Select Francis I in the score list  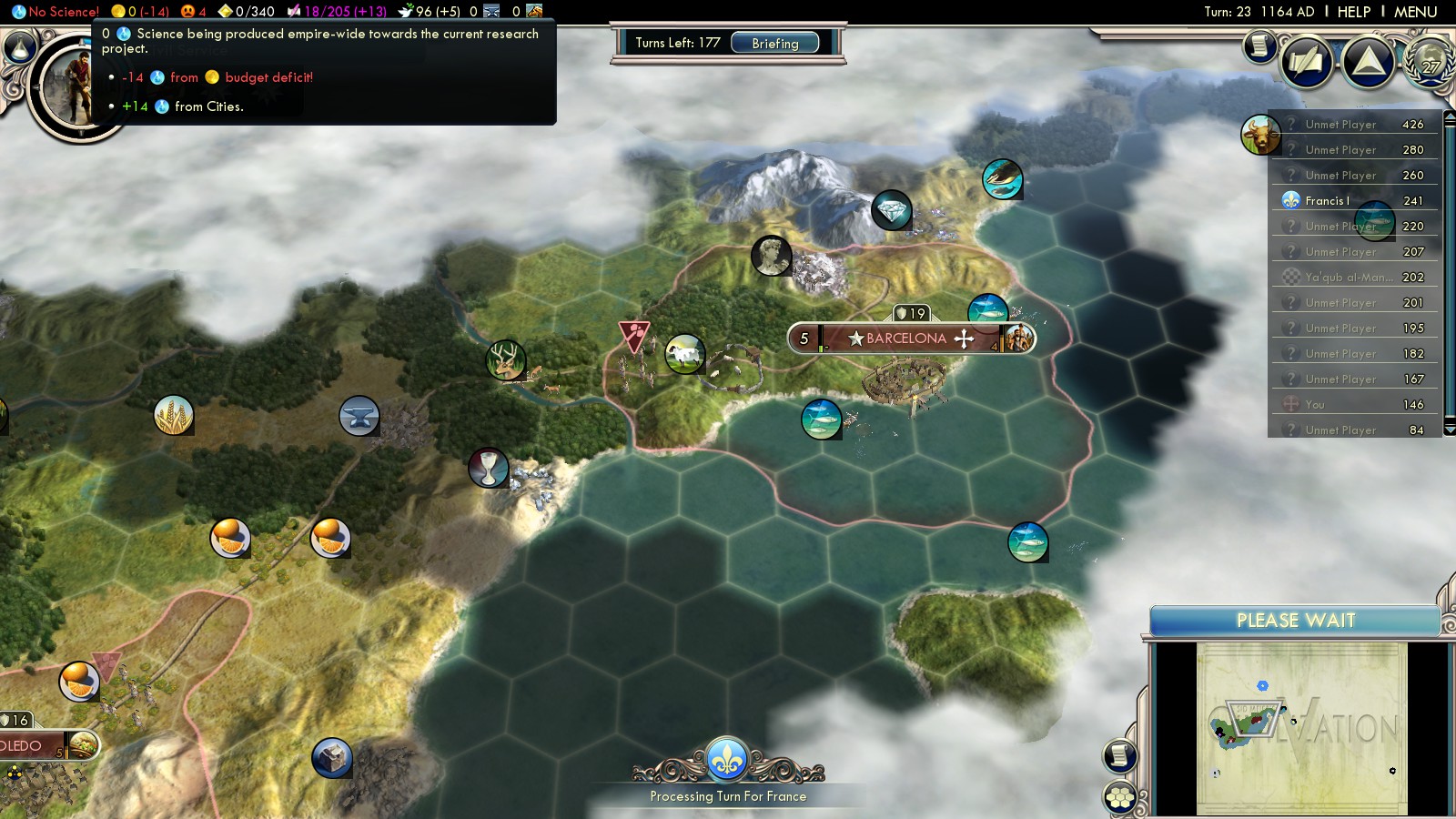click(x=1327, y=201)
